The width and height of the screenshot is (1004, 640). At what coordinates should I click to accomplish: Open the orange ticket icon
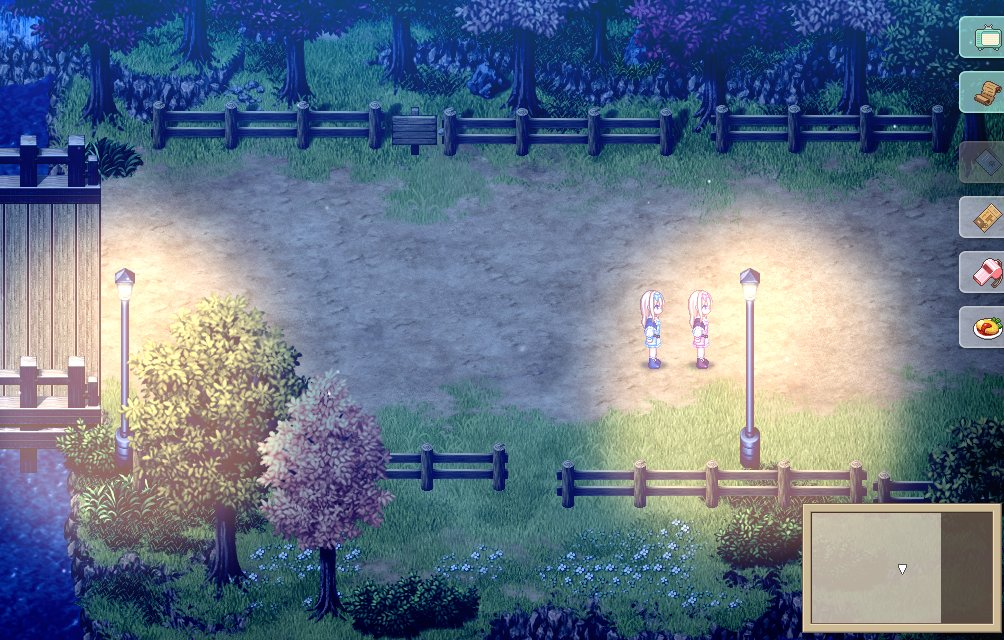[x=983, y=217]
